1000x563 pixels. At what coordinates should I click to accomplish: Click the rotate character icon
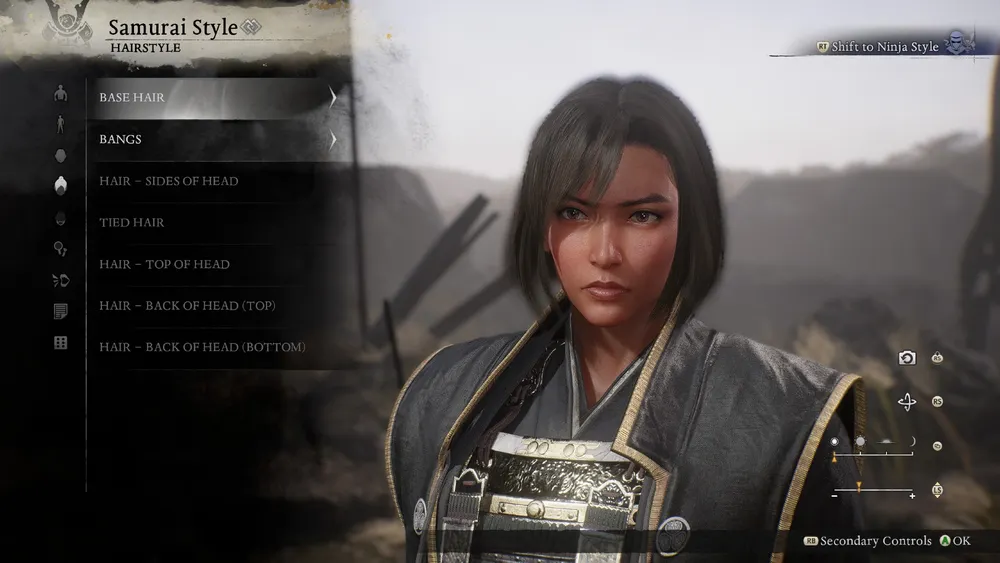[x=907, y=402]
